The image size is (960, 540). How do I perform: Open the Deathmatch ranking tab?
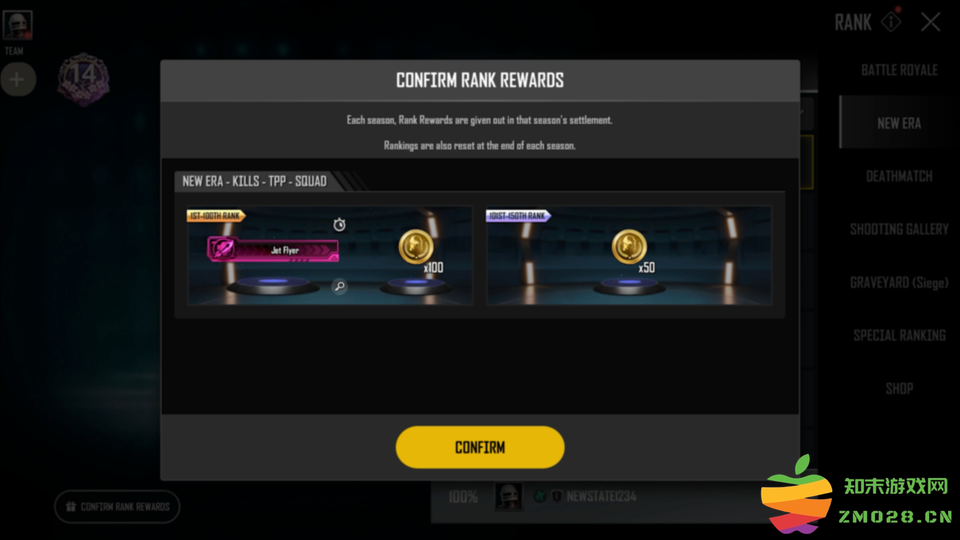coord(899,176)
